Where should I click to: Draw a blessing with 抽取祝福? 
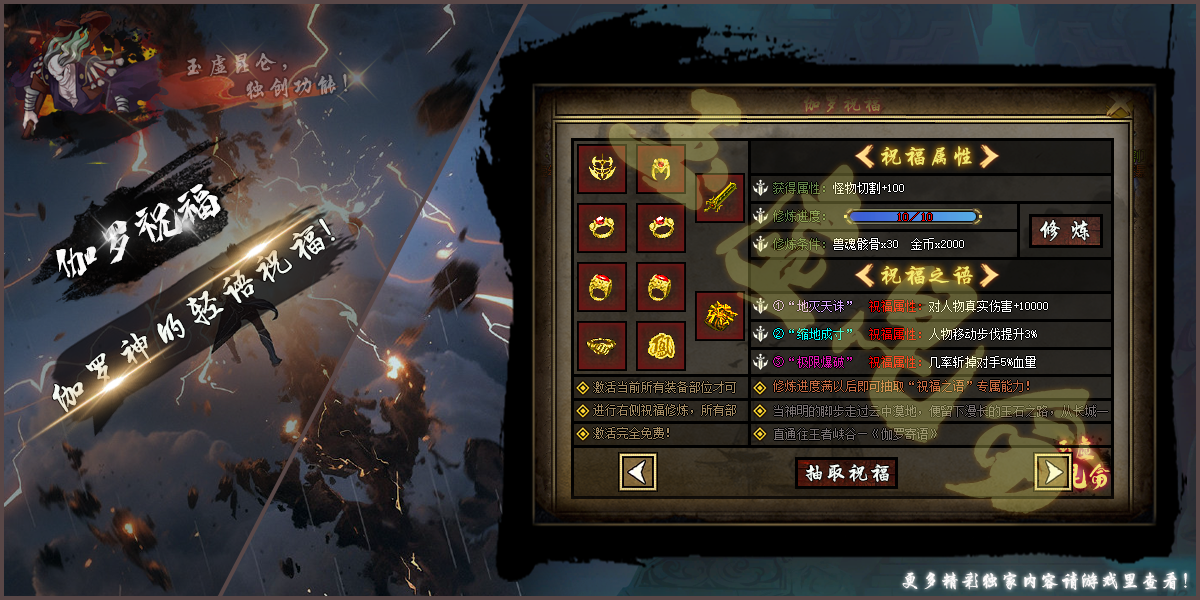coord(846,472)
